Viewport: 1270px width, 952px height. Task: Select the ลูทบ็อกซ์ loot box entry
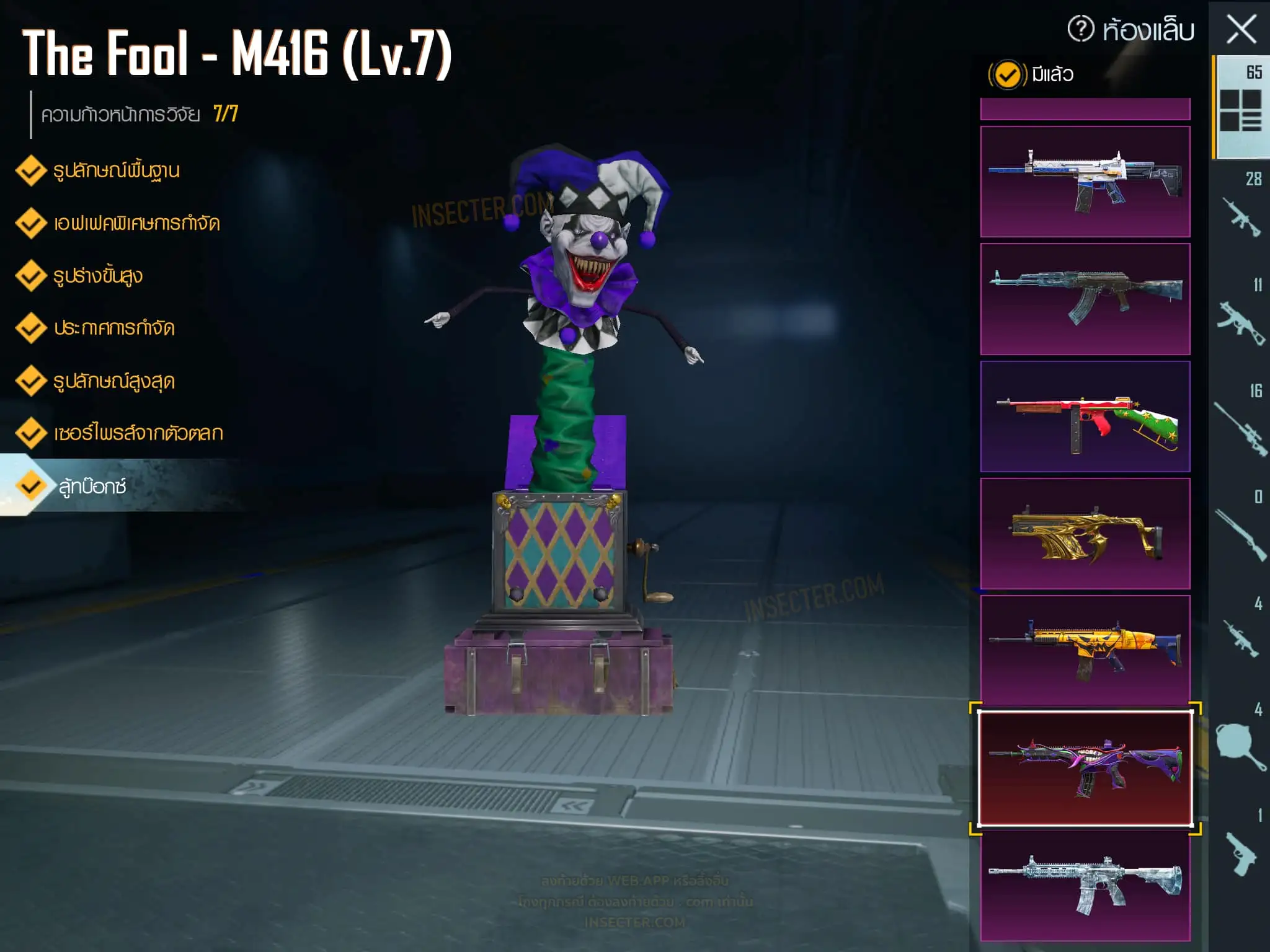pyautogui.click(x=92, y=487)
